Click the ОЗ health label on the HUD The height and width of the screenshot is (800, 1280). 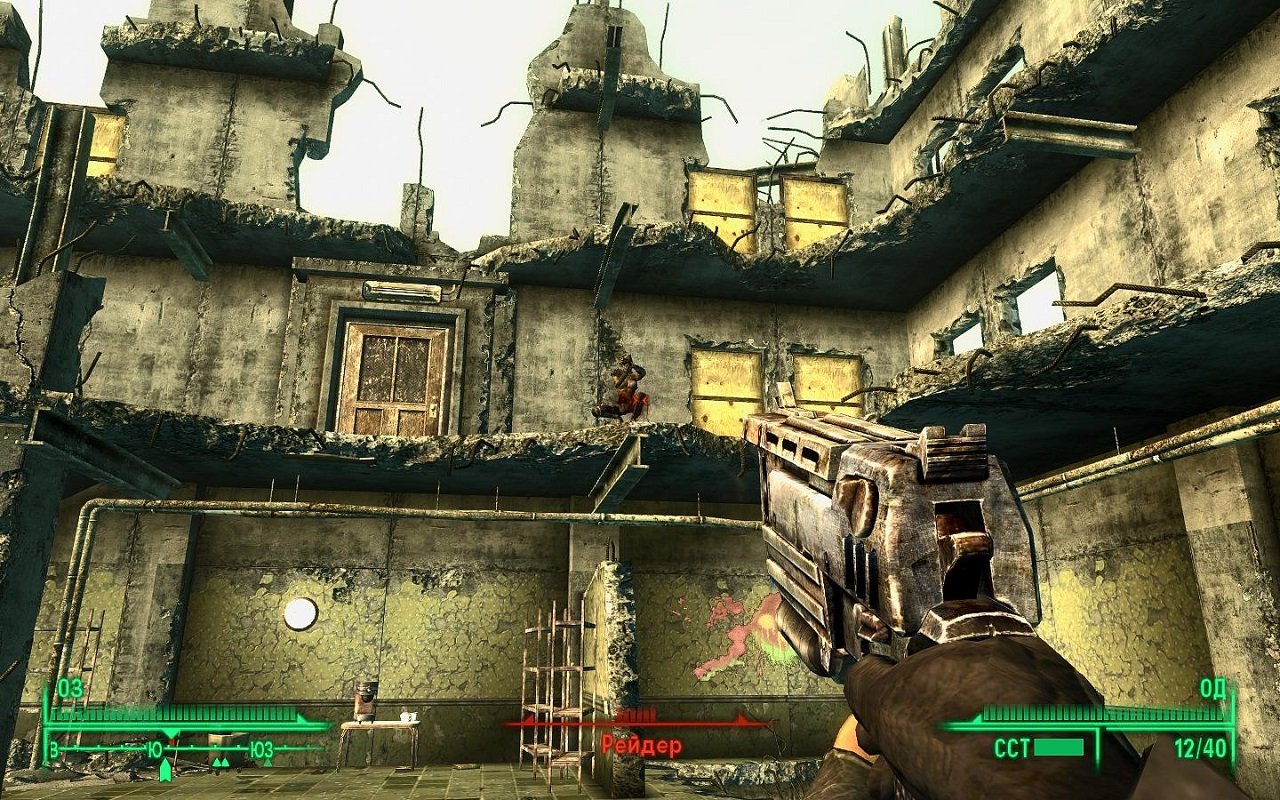[69, 690]
